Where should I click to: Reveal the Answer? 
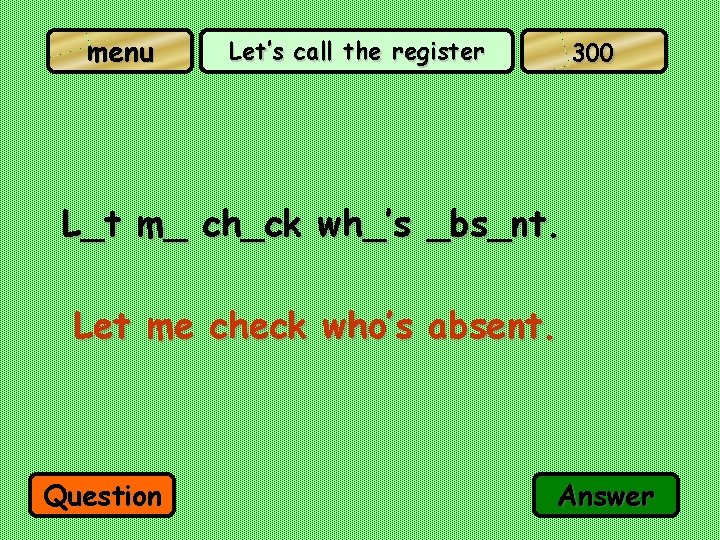point(606,495)
